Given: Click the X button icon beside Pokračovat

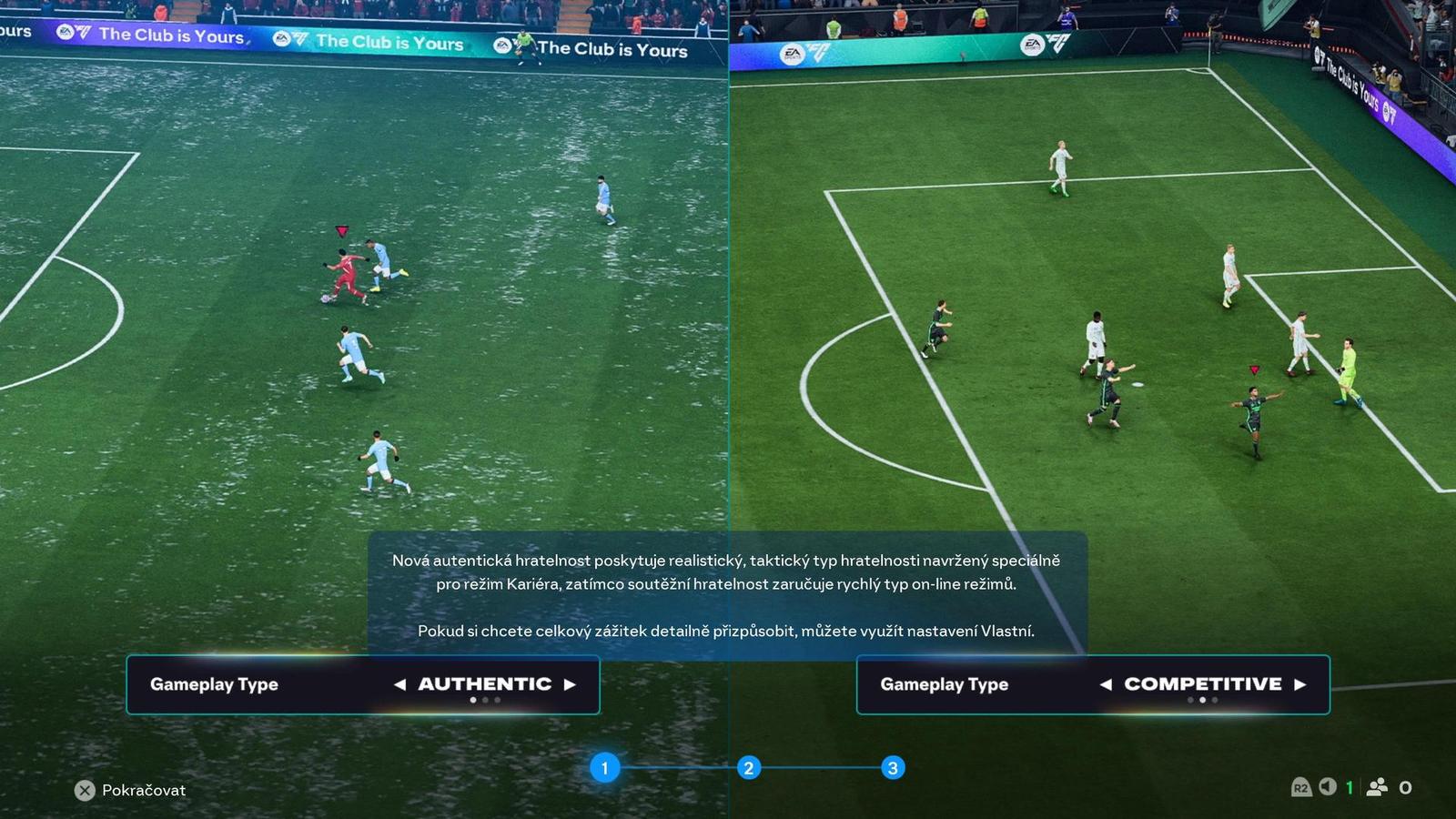Looking at the screenshot, I should [84, 790].
